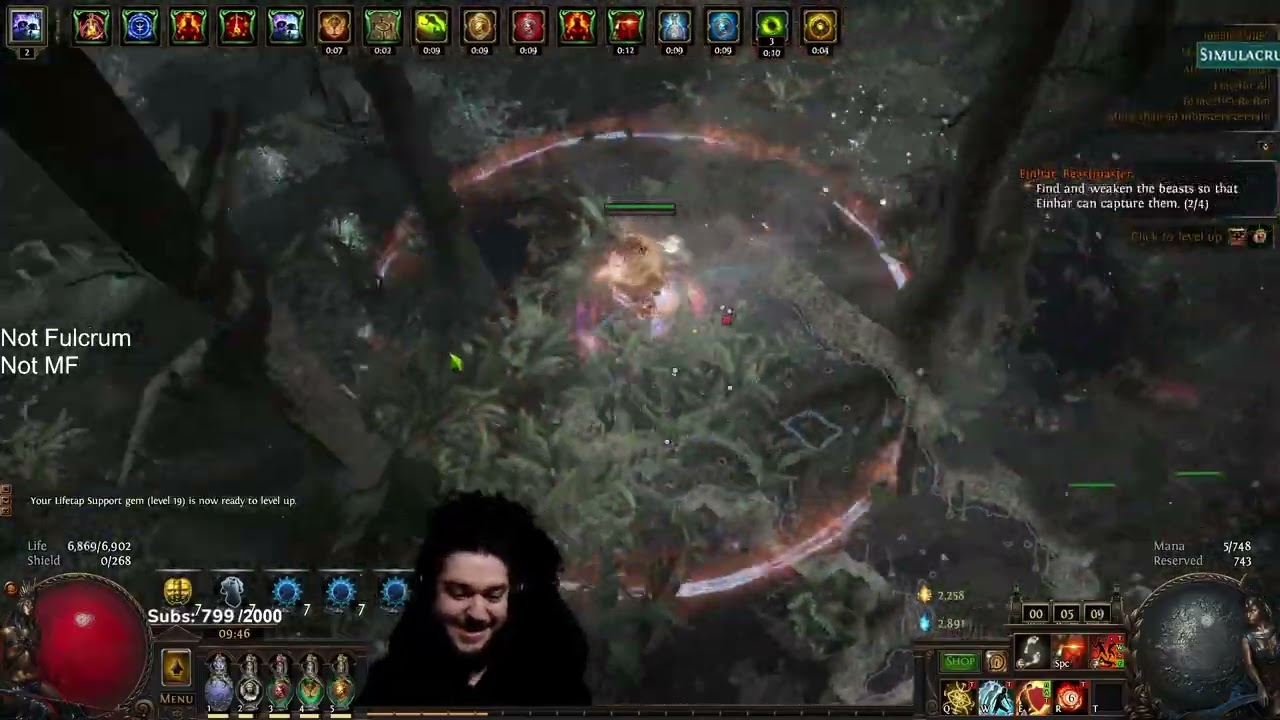Click the leftmost buff icon in top row

pos(91,26)
